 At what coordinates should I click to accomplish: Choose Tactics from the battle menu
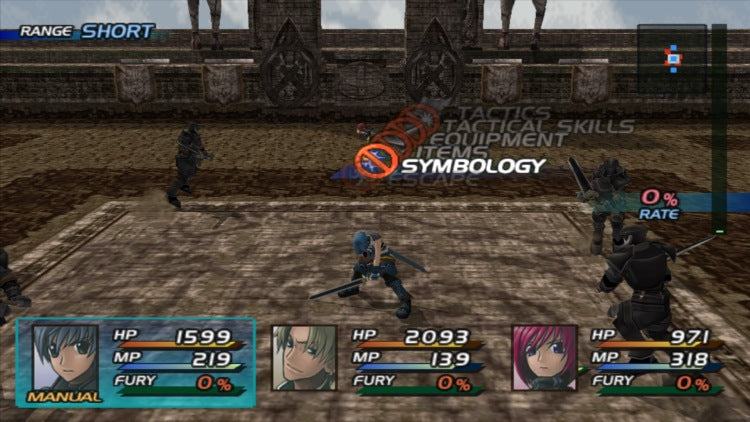(x=502, y=113)
